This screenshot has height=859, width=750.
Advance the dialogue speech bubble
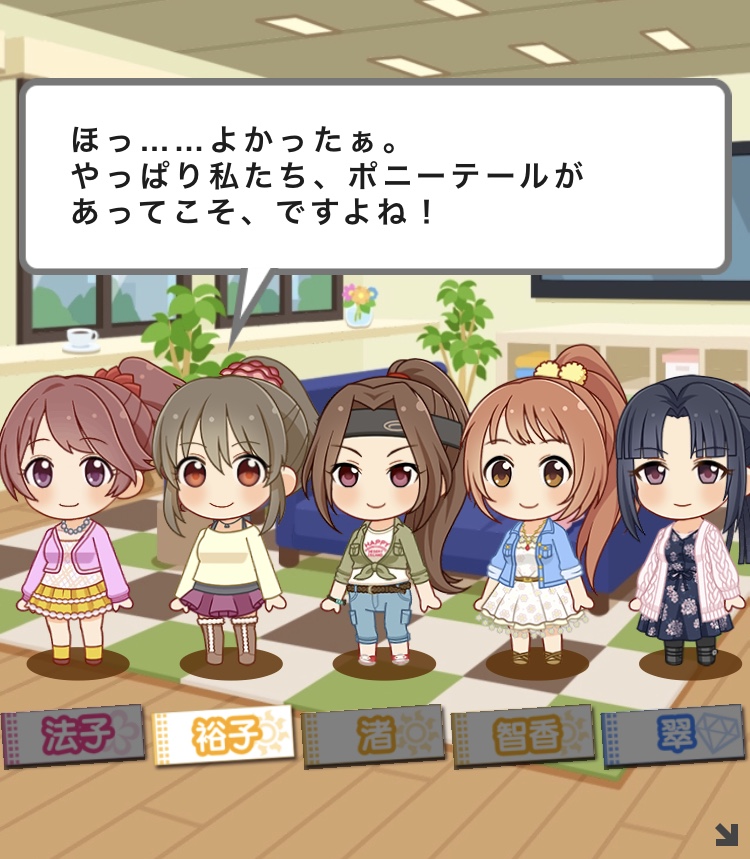click(375, 175)
